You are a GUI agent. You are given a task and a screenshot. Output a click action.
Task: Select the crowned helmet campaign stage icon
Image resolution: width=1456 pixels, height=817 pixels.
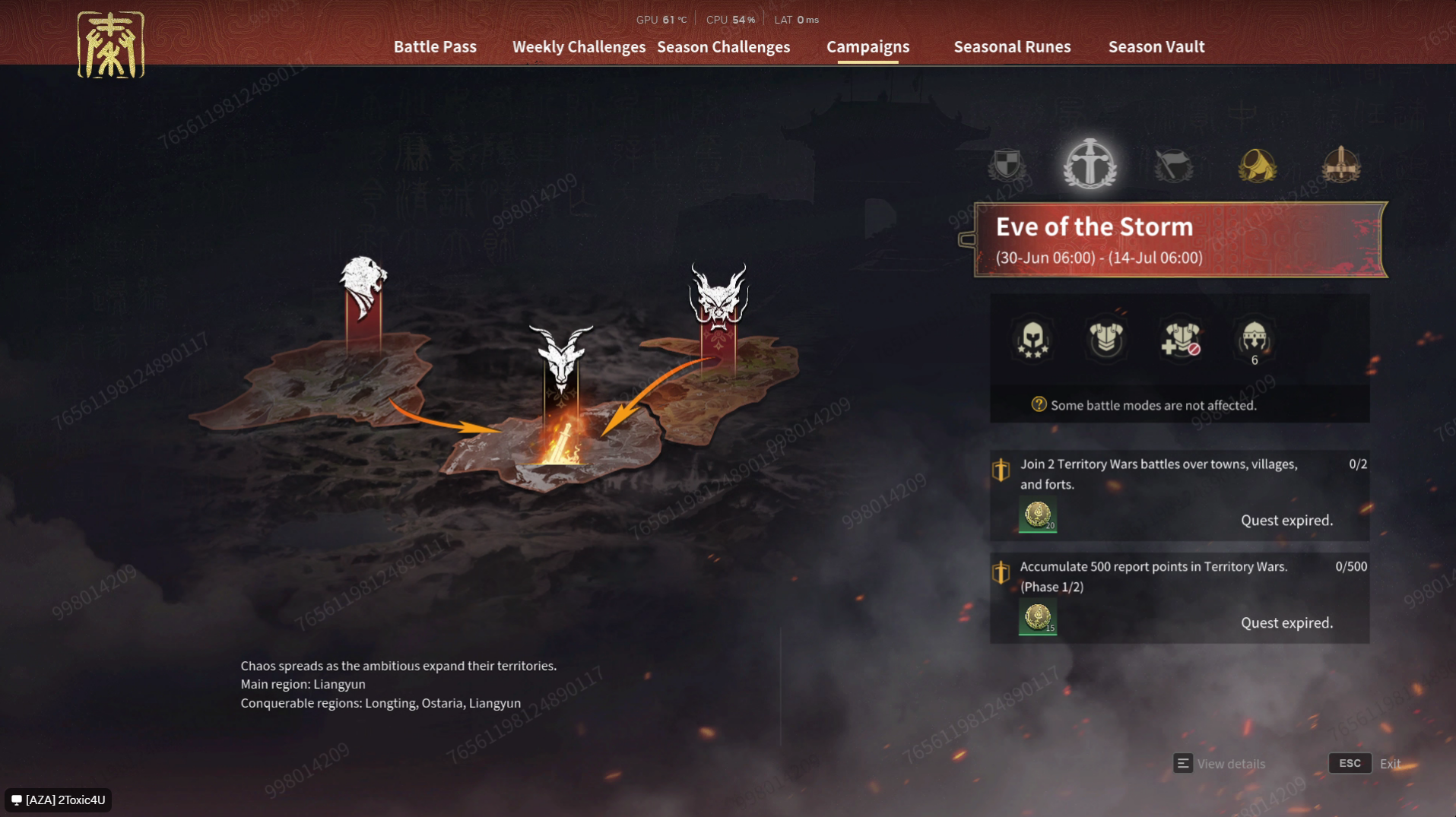[1340, 164]
